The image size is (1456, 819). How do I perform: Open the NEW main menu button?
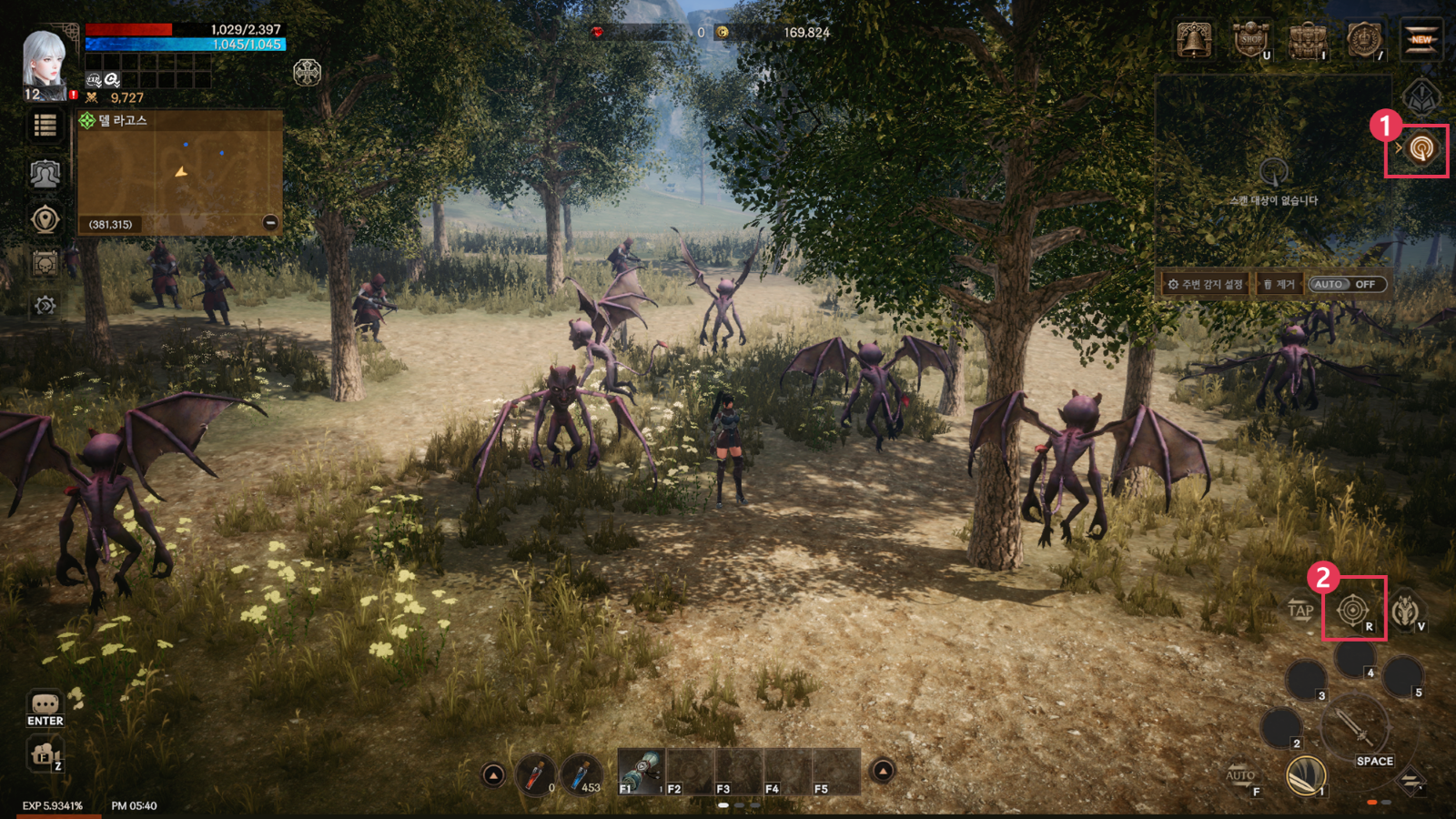tap(1421, 41)
